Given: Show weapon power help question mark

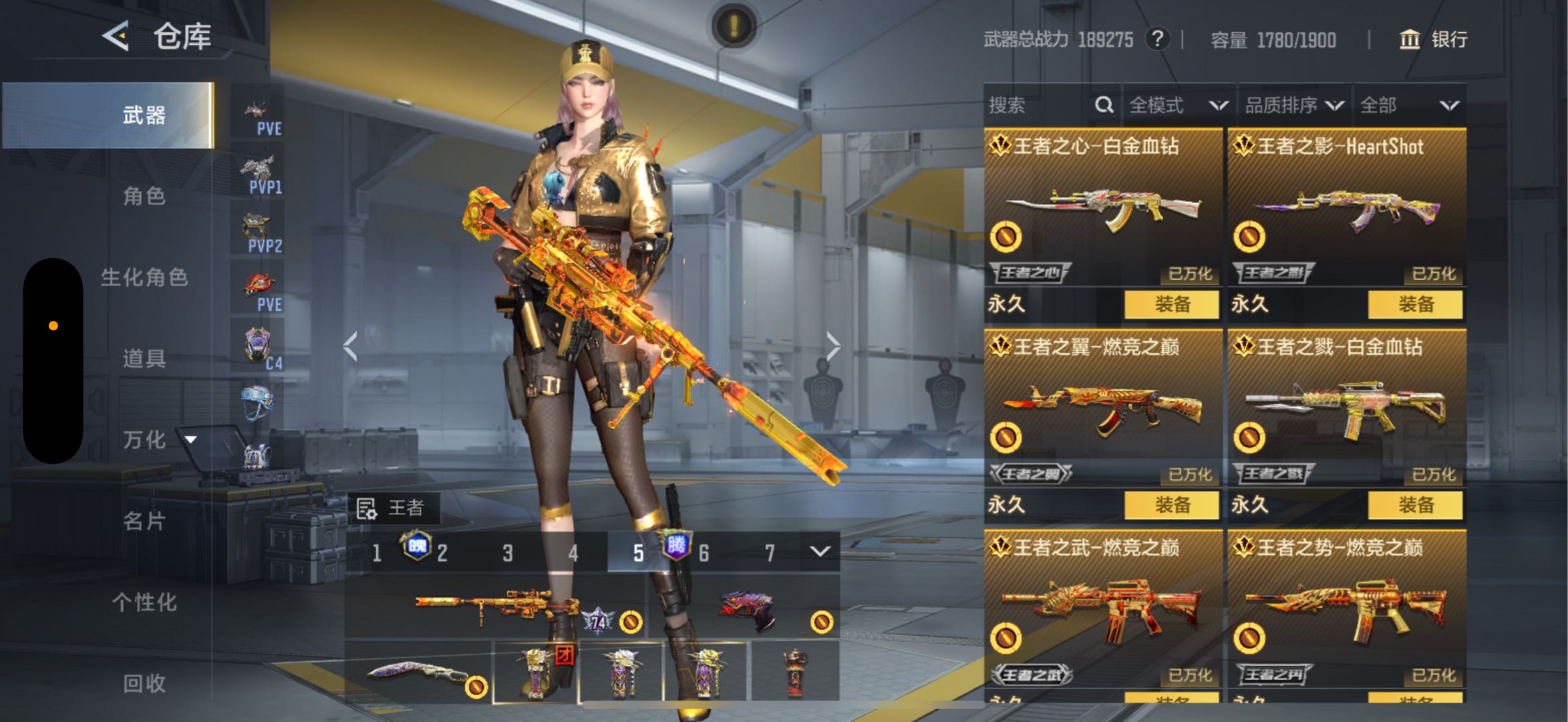Looking at the screenshot, I should 1157,39.
